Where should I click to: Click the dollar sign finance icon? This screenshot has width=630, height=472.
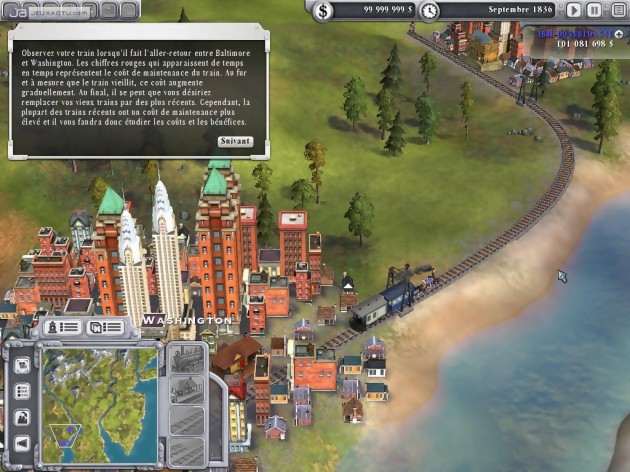(323, 11)
